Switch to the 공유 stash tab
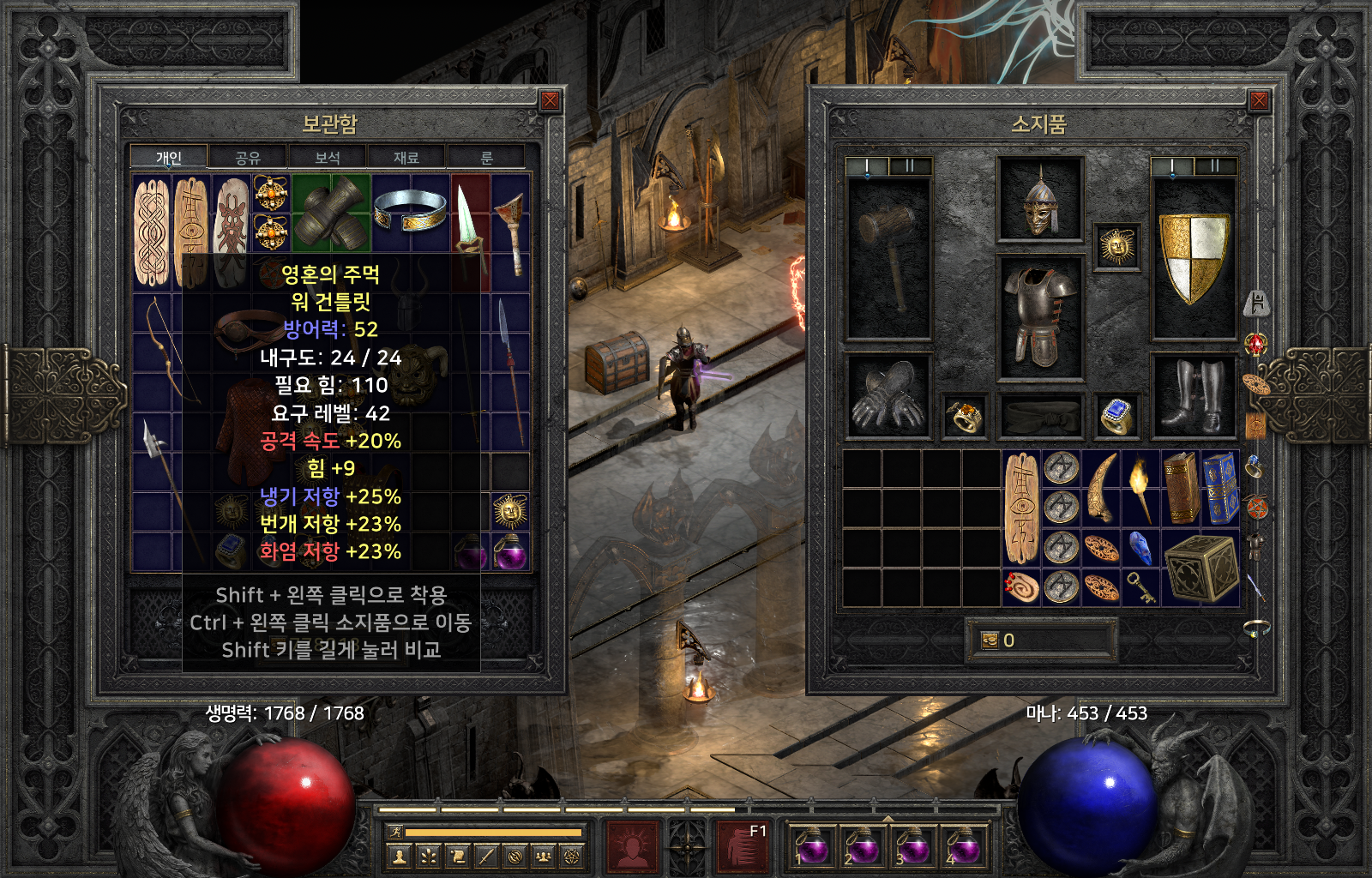Viewport: 1372px width, 878px height. 248,158
